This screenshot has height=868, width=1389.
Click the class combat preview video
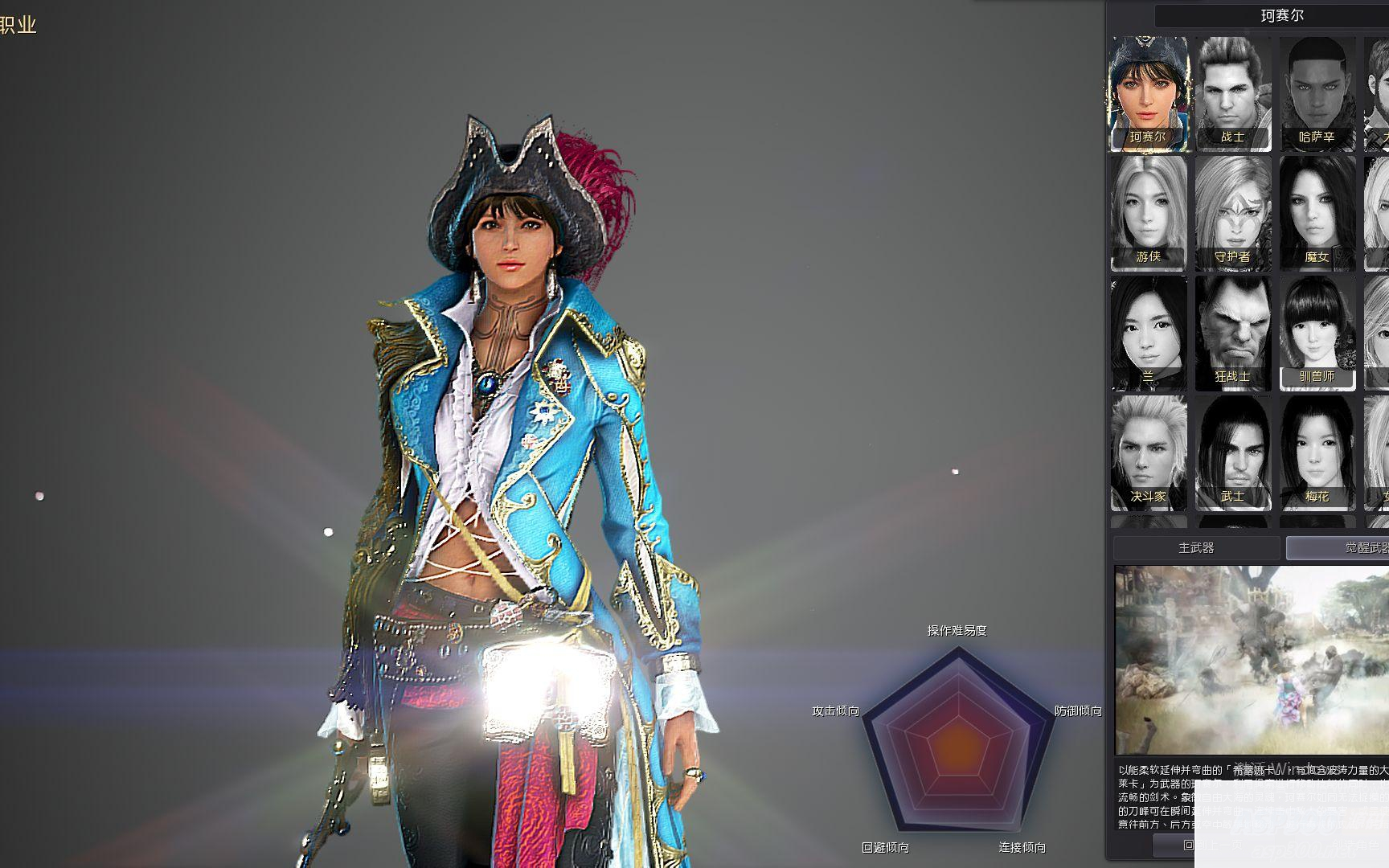1252,660
